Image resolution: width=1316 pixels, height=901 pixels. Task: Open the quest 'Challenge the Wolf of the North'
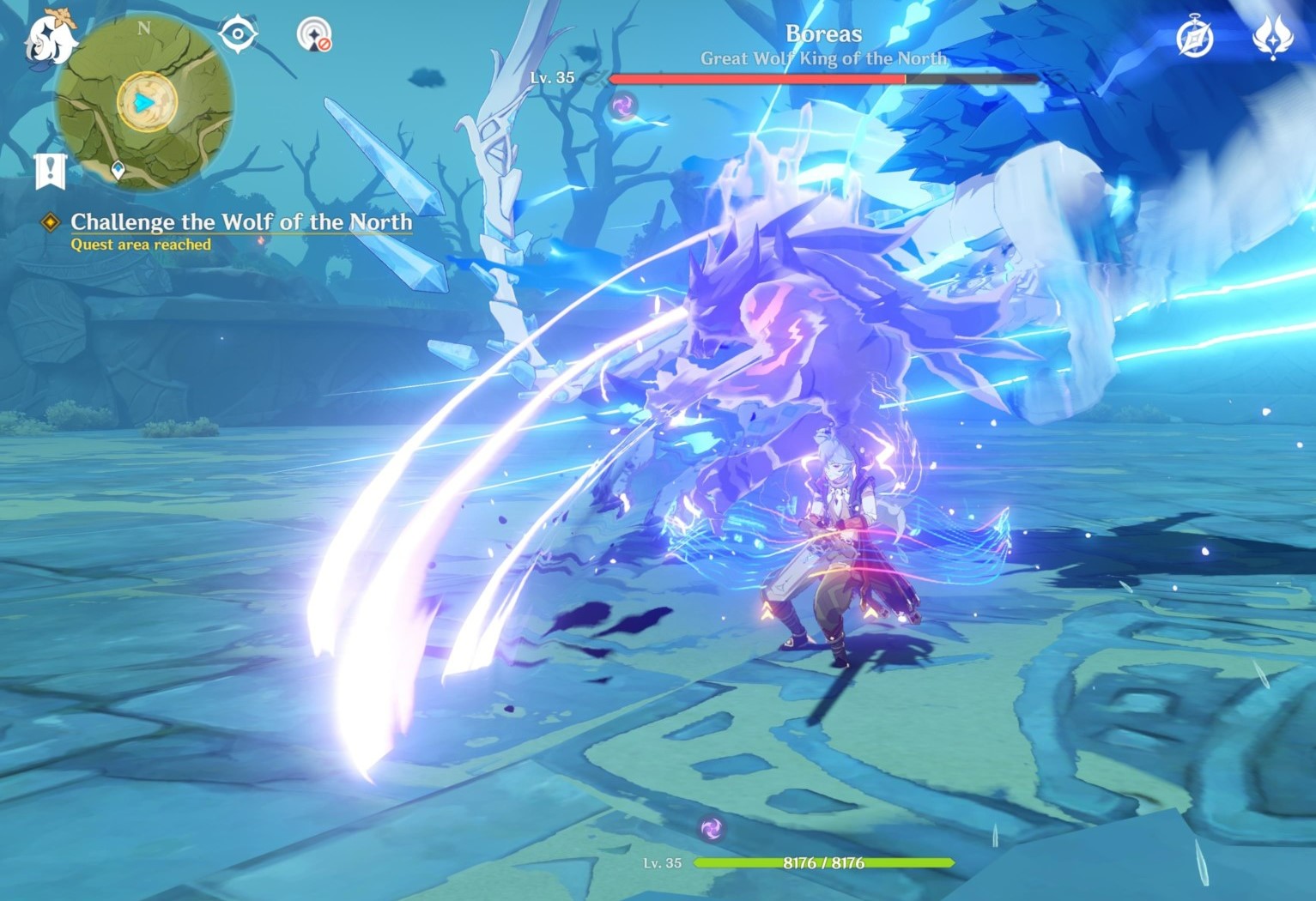pos(241,221)
